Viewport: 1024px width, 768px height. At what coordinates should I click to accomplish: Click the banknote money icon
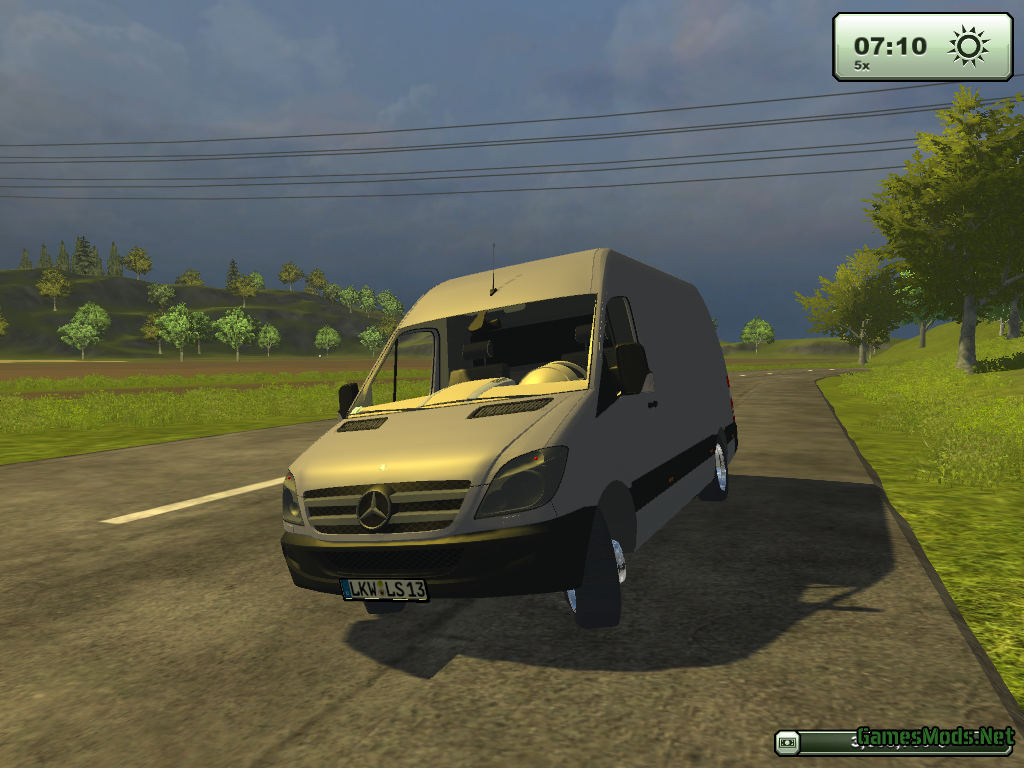790,742
